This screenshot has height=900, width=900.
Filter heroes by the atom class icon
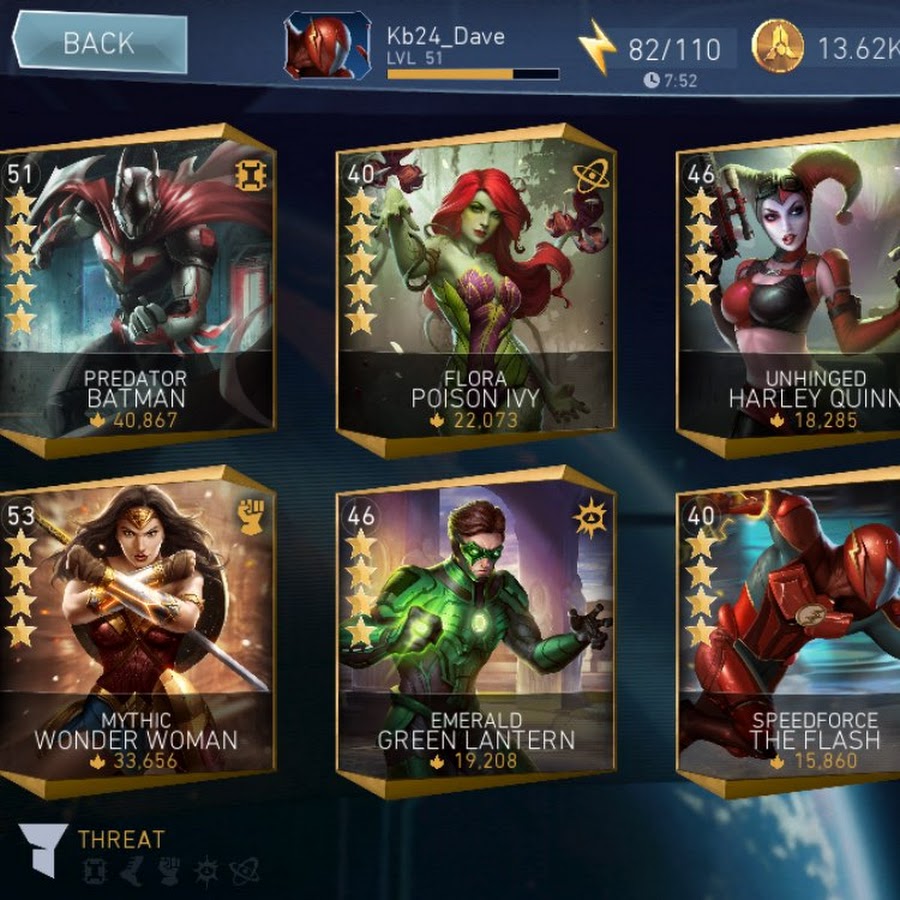[x=244, y=871]
